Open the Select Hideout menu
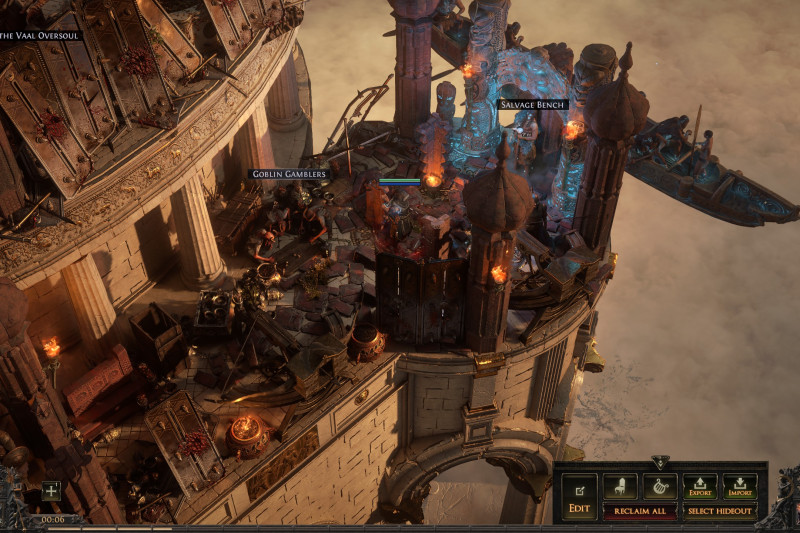This screenshot has height=533, width=800. pyautogui.click(x=720, y=511)
